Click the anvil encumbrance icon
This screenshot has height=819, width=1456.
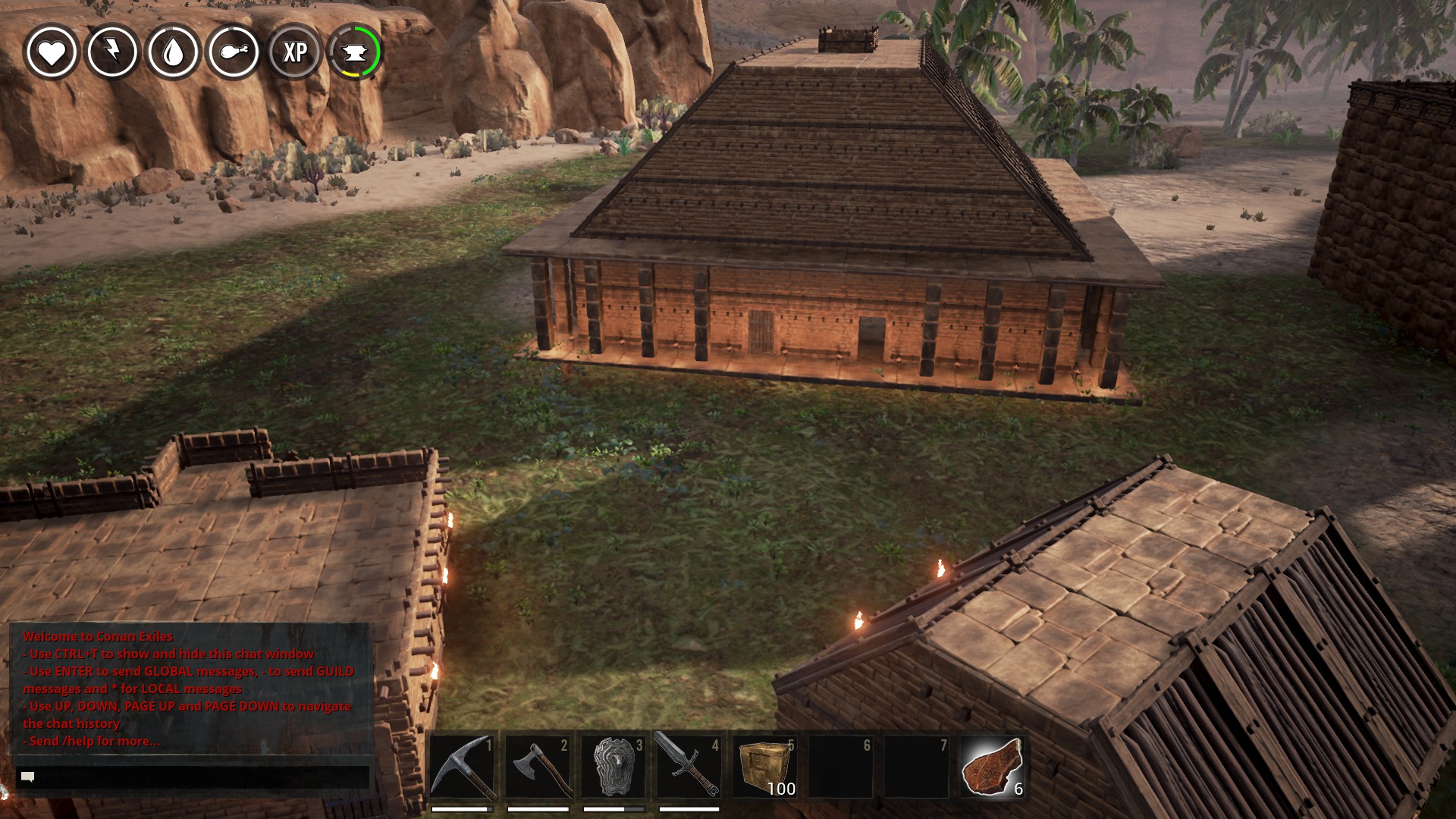pos(355,52)
